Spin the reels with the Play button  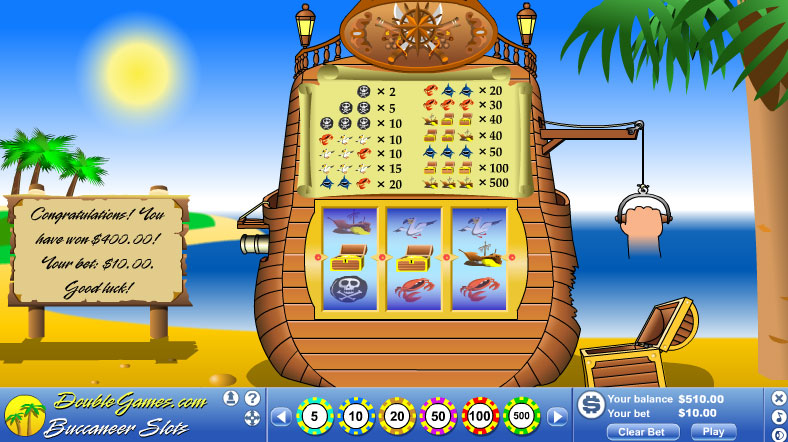point(713,432)
